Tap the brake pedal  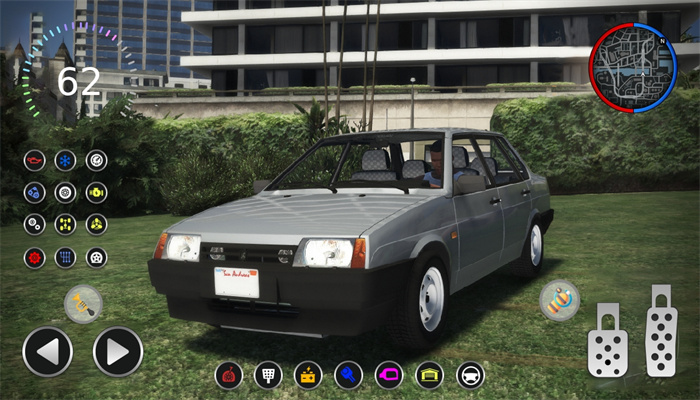[608, 340]
